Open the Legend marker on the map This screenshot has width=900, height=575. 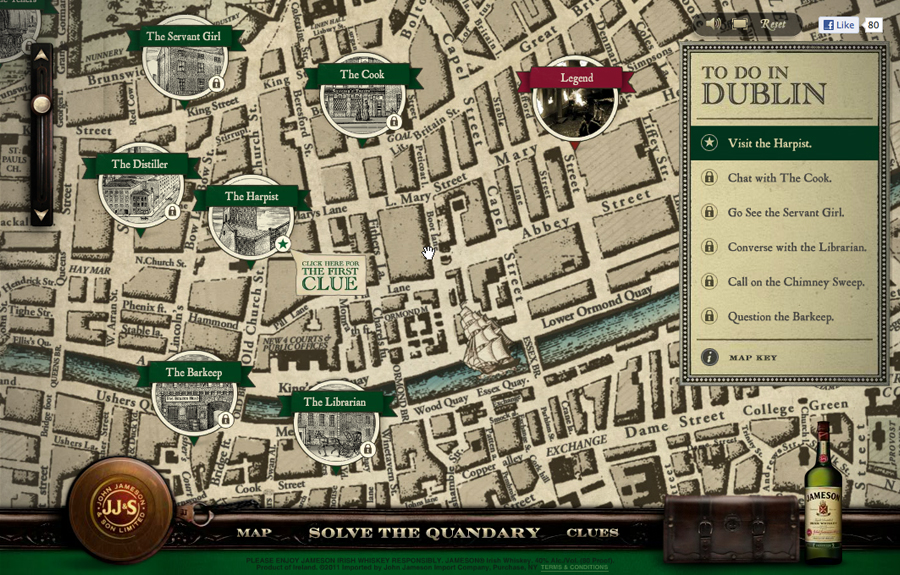[x=575, y=100]
